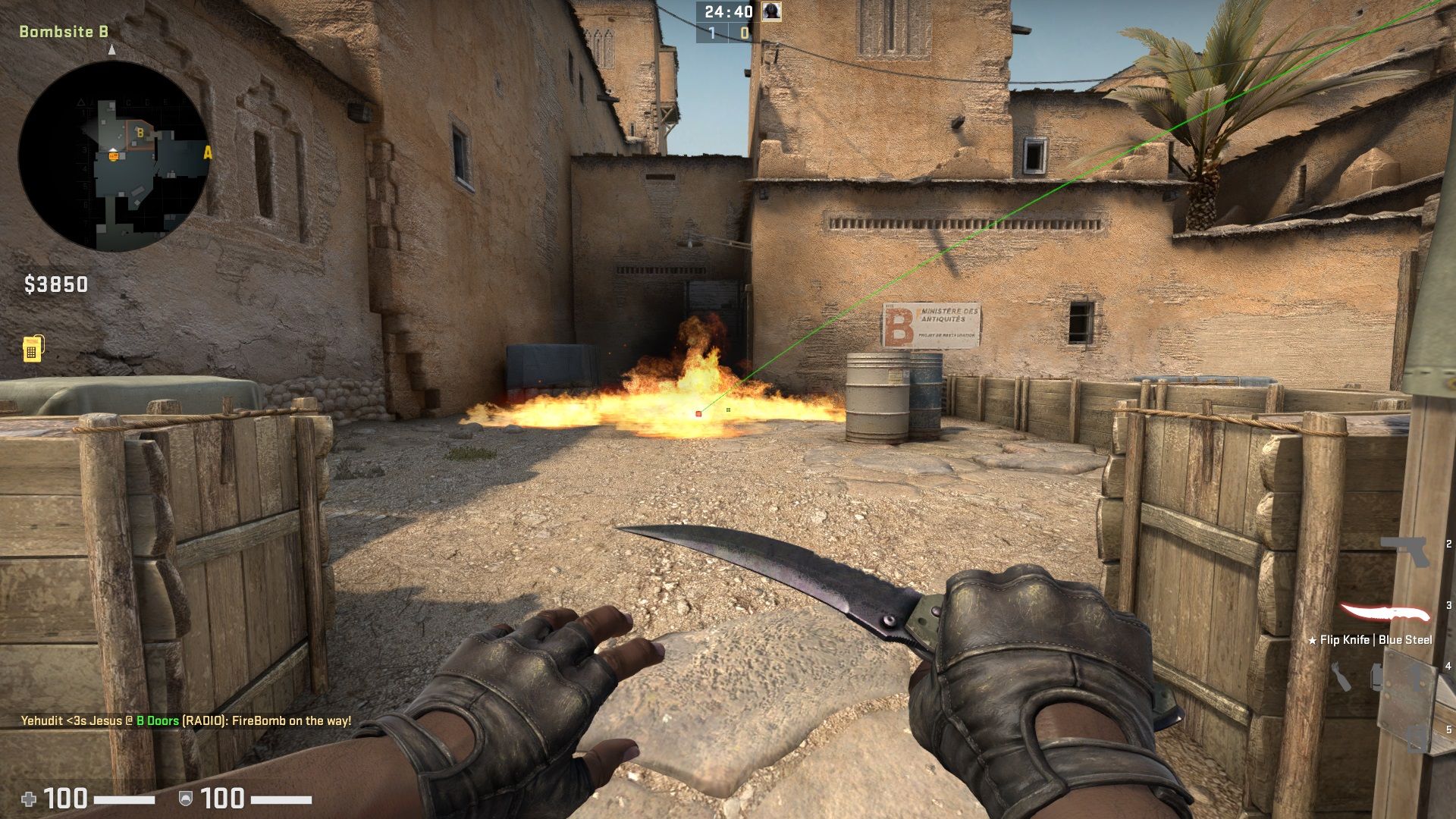Click the yellow B bombsite marker on minimap

pyautogui.click(x=140, y=133)
